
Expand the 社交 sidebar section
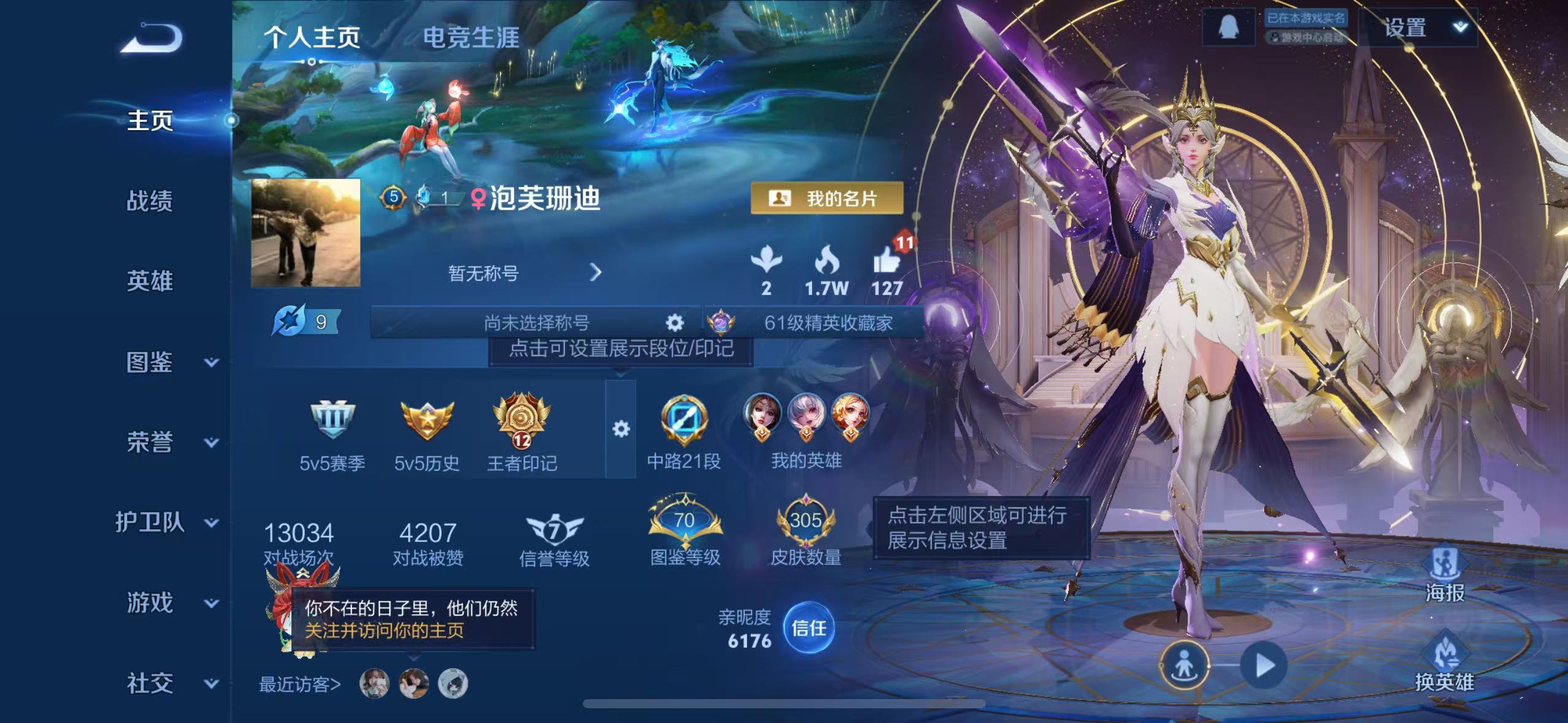(151, 683)
